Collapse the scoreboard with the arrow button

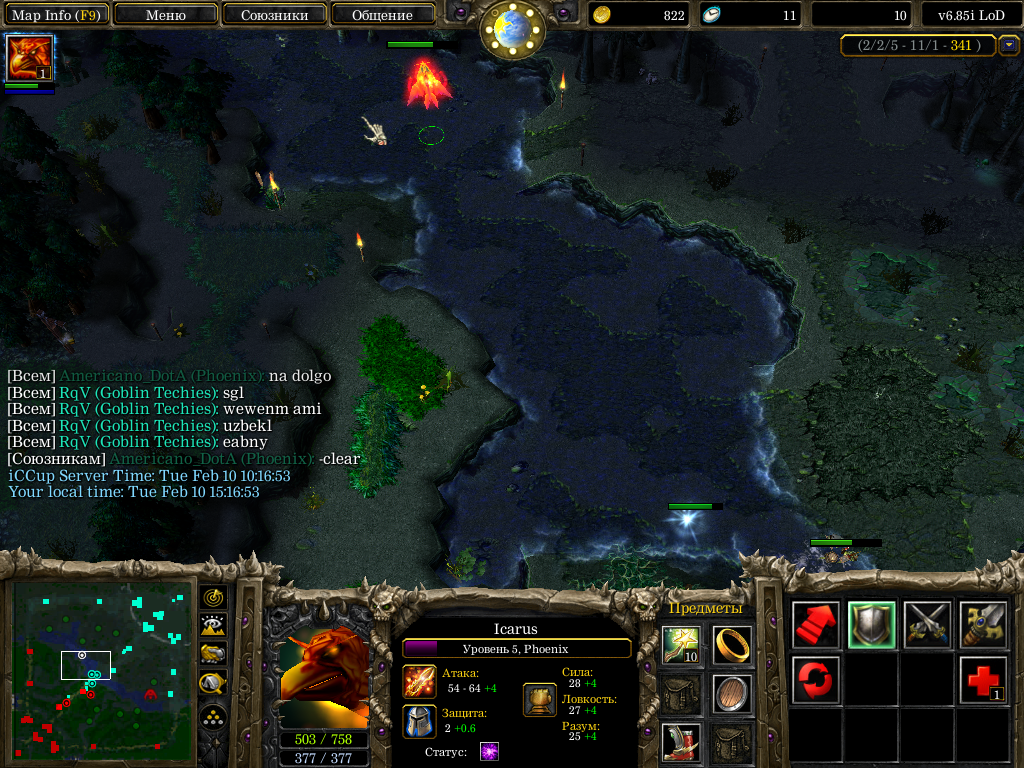(1009, 45)
